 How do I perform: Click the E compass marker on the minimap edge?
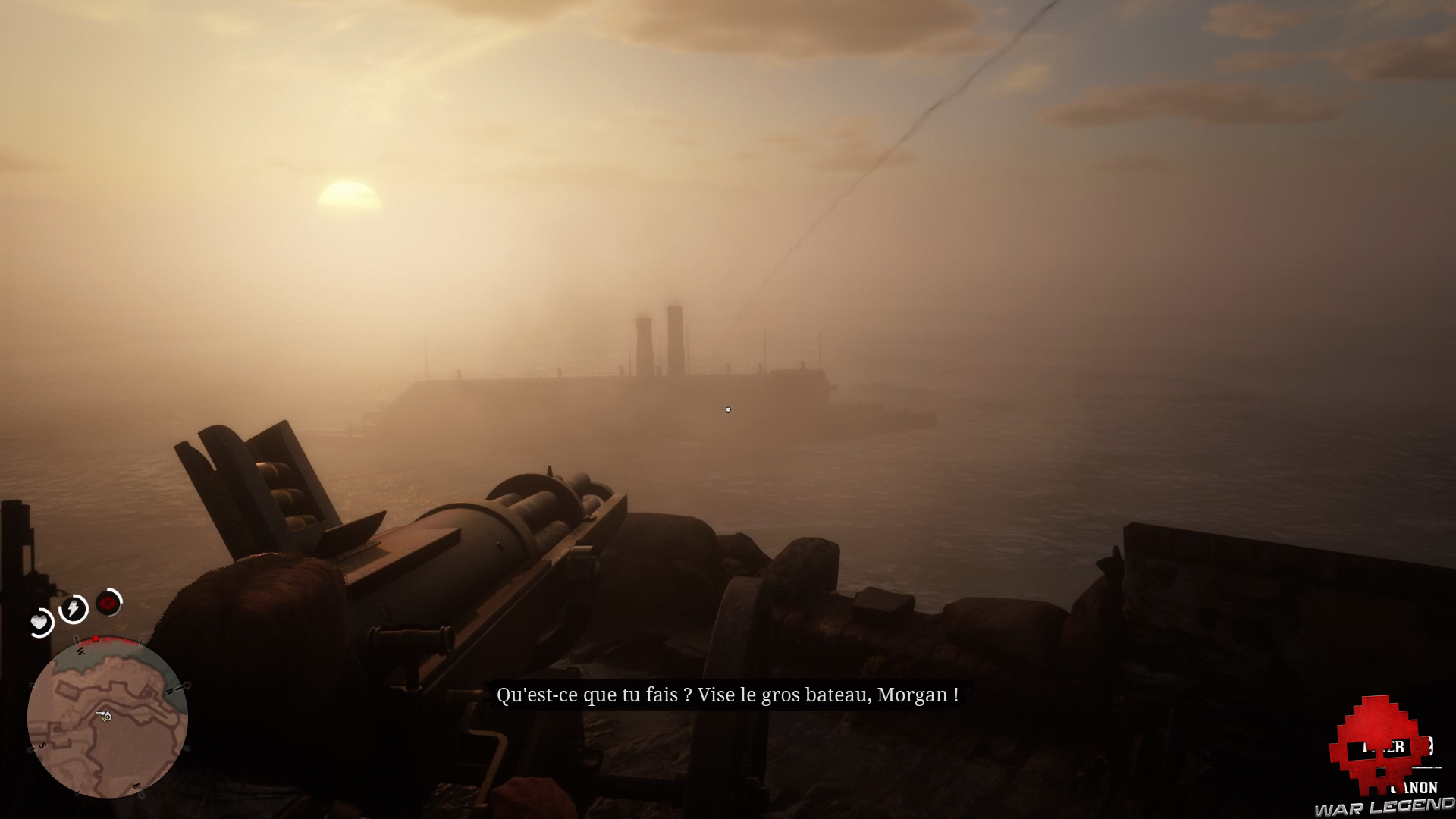coord(137,785)
